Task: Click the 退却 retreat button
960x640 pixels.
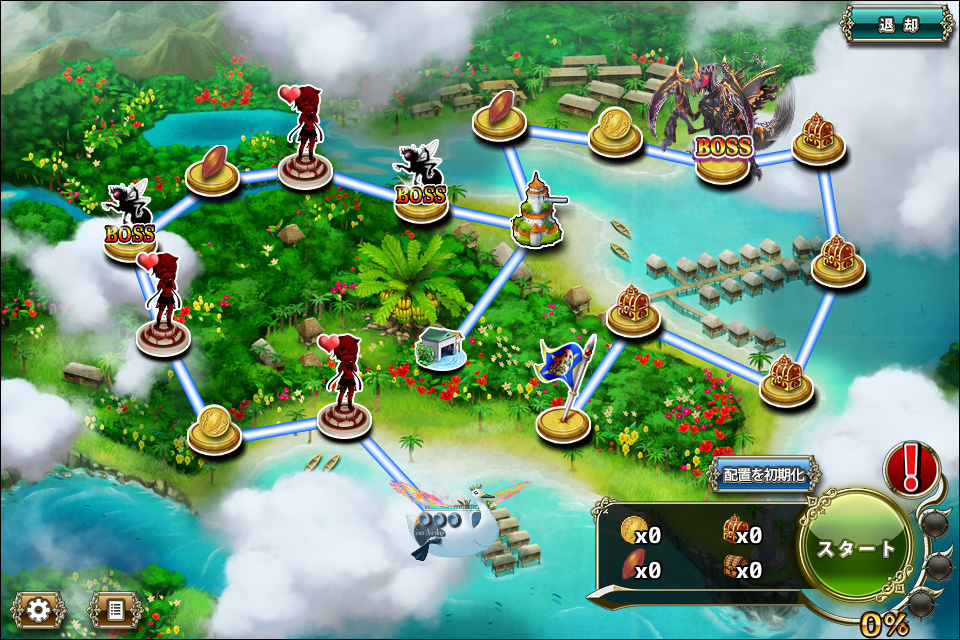Action: point(897,25)
